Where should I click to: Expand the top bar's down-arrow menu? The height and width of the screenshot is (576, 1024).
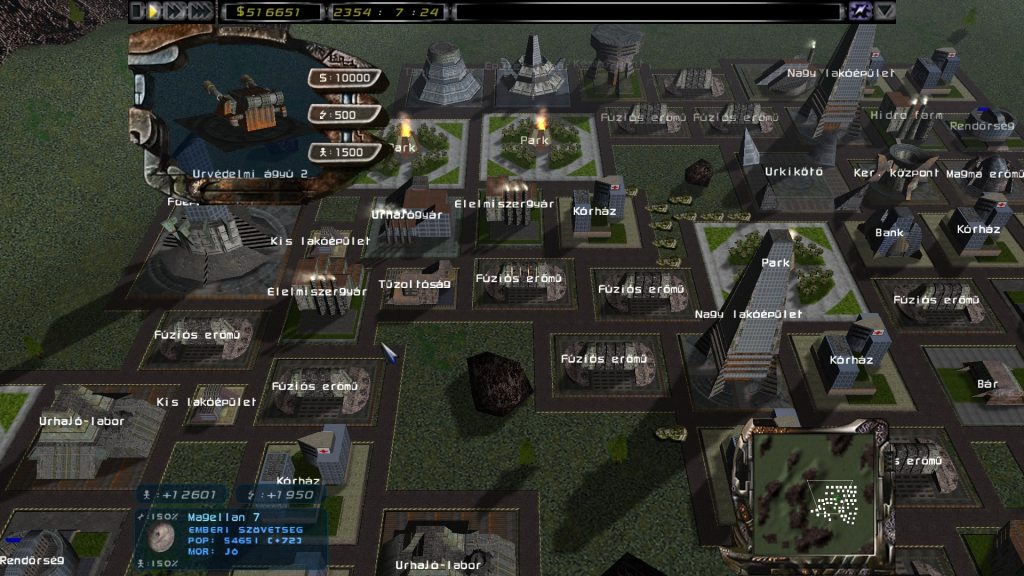[885, 11]
